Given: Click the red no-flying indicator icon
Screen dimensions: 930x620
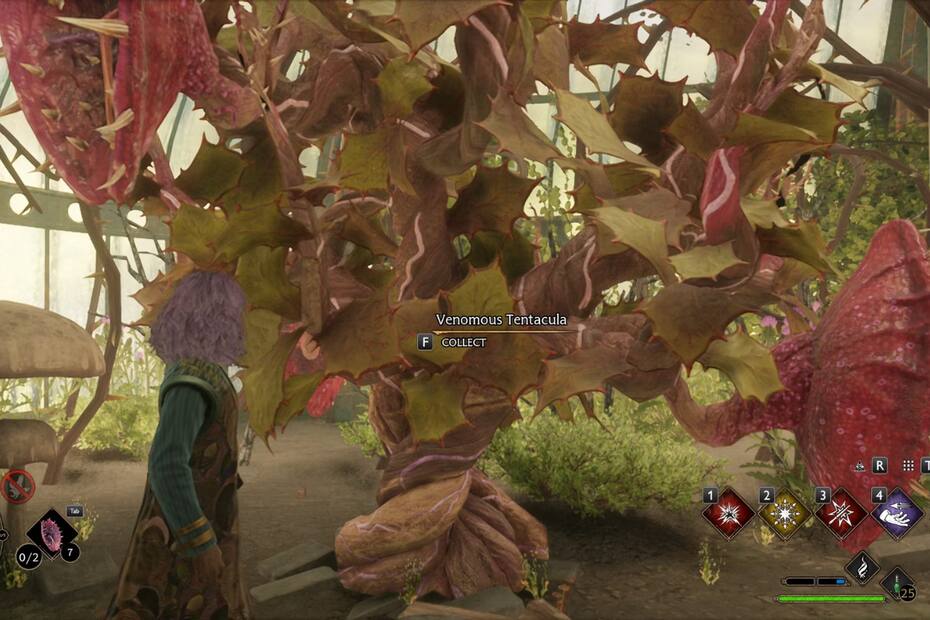Looking at the screenshot, I should click(17, 487).
